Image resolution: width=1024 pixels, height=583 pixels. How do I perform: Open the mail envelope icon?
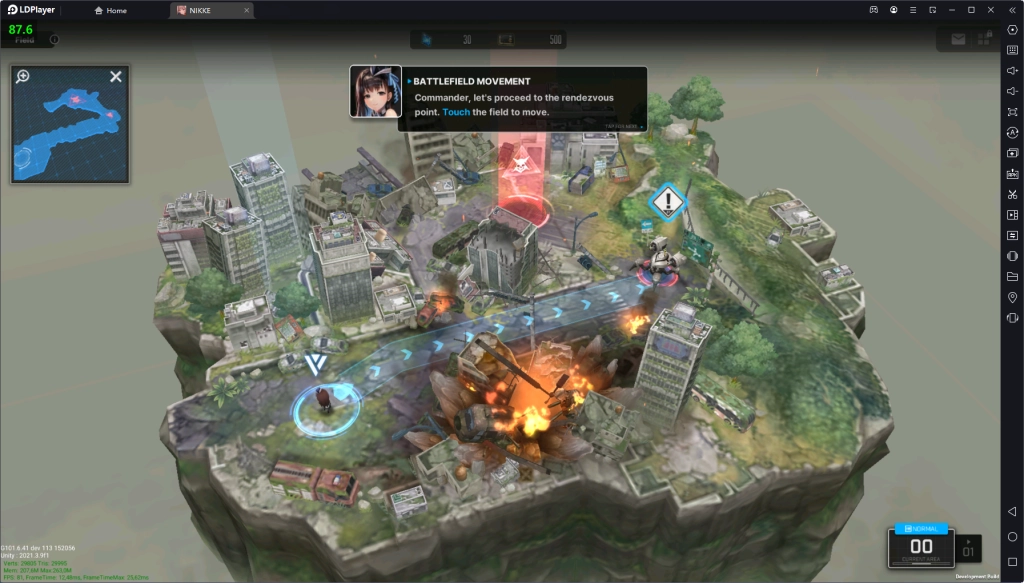pos(958,40)
